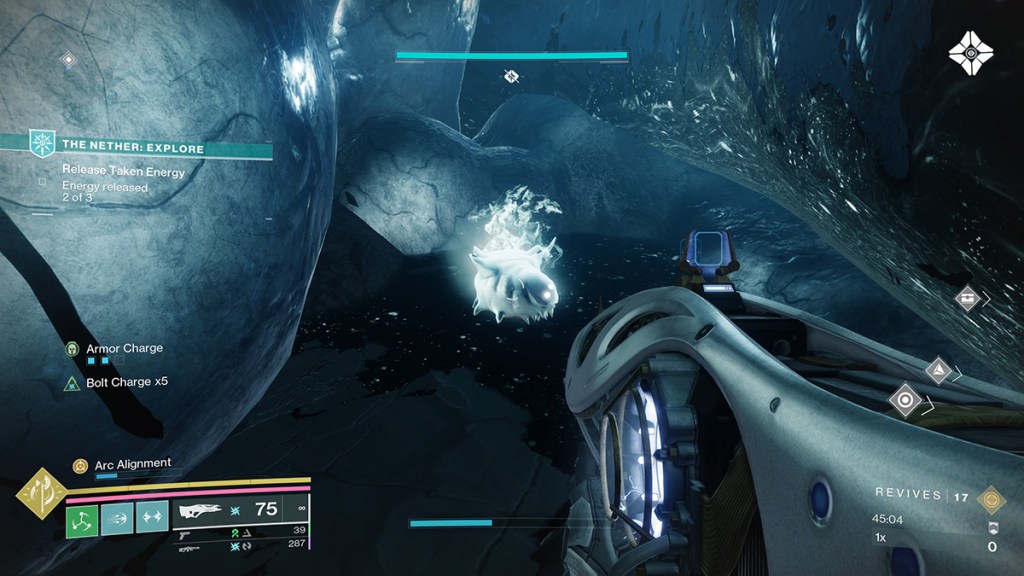Click the small diamond marker above objectives
This screenshot has height=576, width=1024.
pos(68,60)
